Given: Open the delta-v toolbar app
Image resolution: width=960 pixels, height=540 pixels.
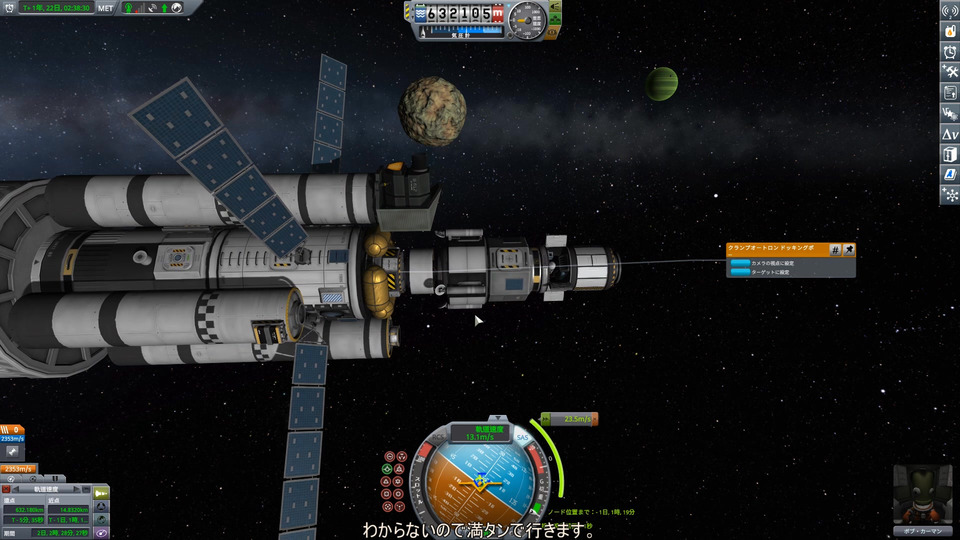Looking at the screenshot, I should pos(950,133).
